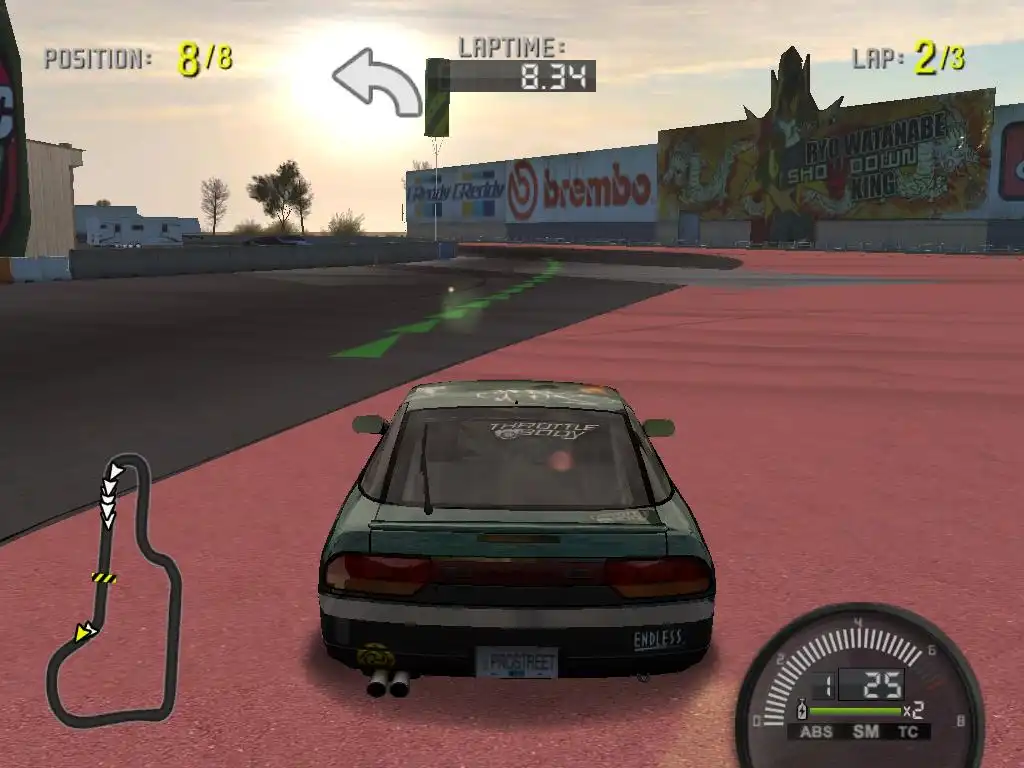Toggle the SM stability indicator

(866, 732)
